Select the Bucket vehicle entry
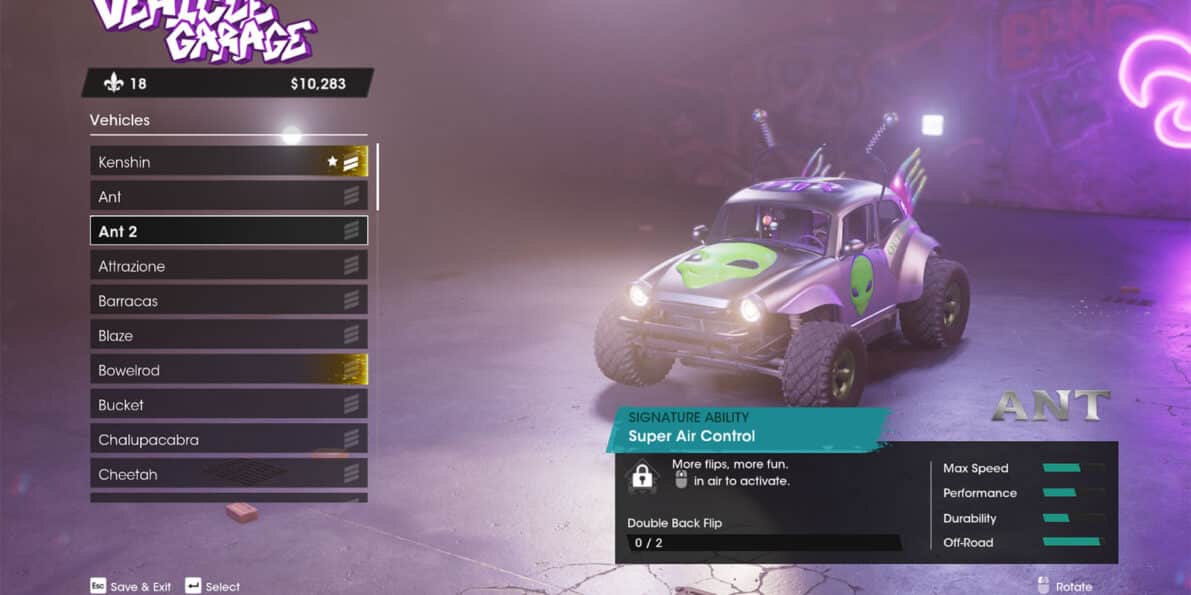Viewport: 1191px width, 595px height. (228, 405)
